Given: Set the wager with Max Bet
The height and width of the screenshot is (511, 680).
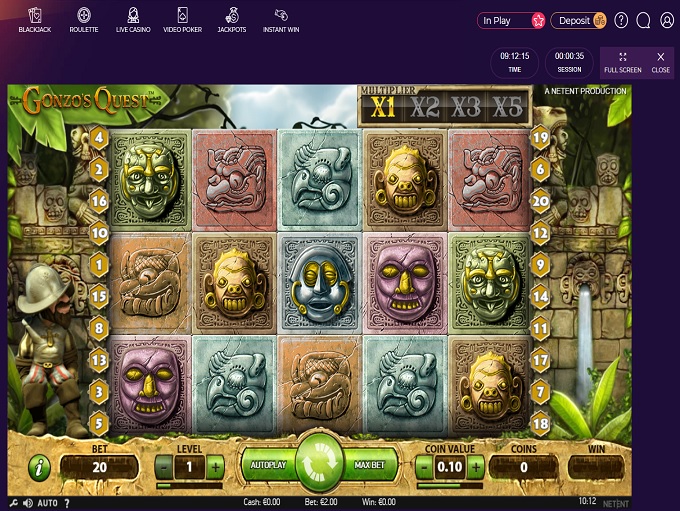Looking at the screenshot, I should tap(372, 467).
